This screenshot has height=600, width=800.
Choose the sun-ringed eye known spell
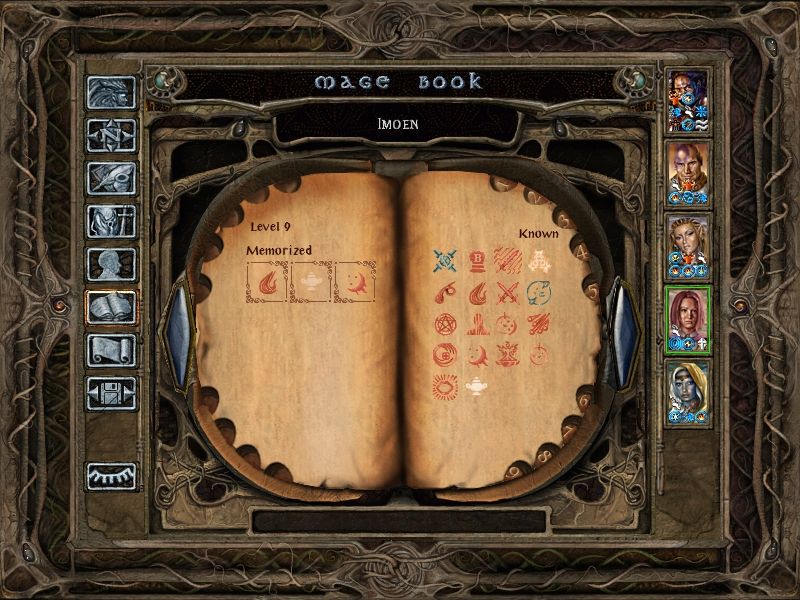[445, 386]
